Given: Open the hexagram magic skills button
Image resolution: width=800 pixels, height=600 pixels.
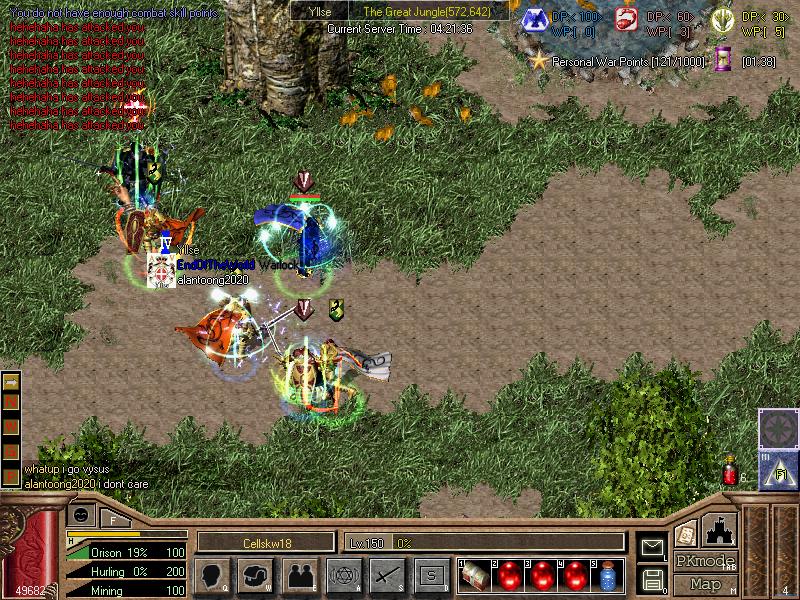Looking at the screenshot, I should click(x=343, y=575).
